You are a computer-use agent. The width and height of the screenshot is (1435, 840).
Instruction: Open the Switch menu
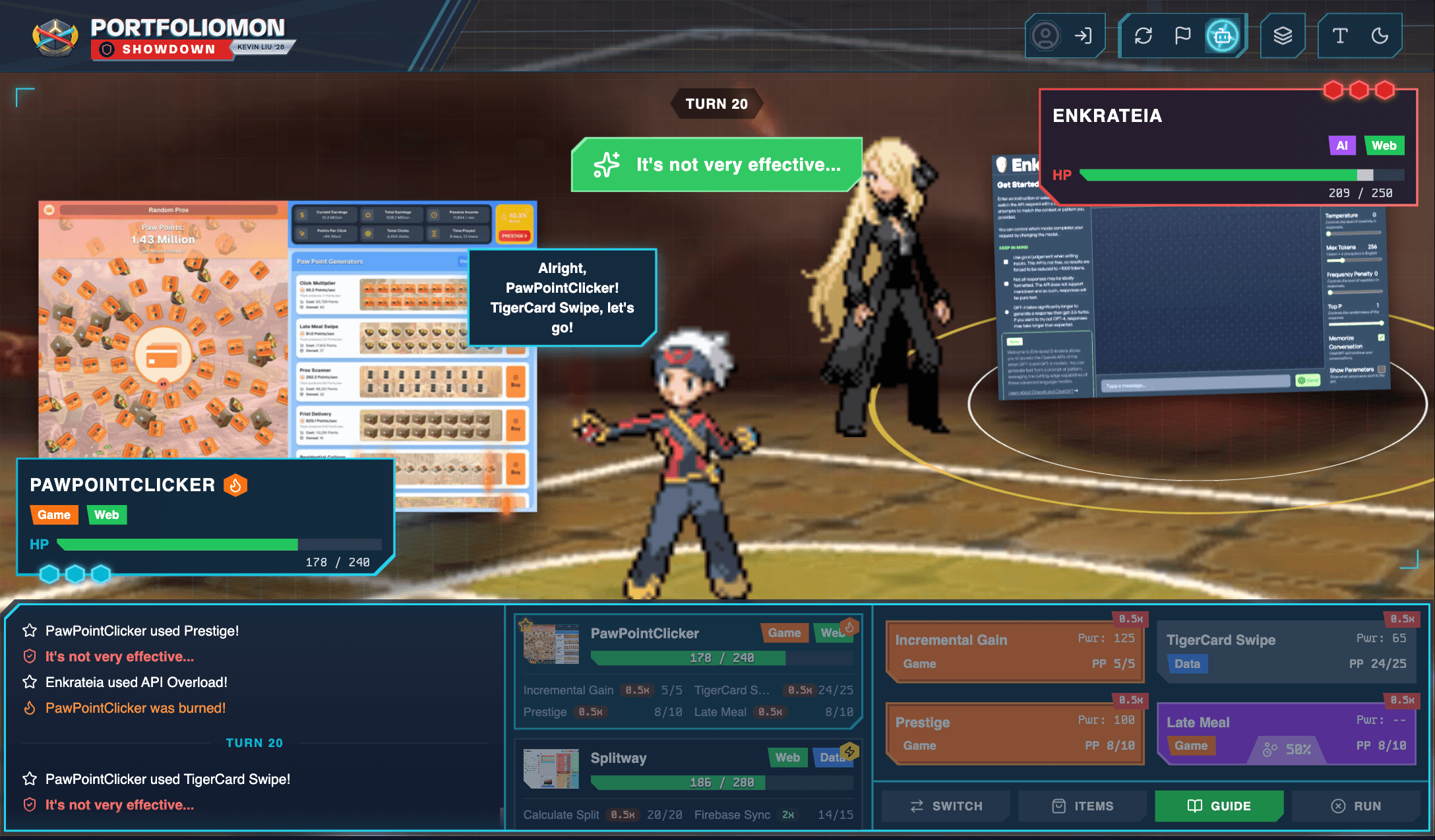(x=946, y=806)
